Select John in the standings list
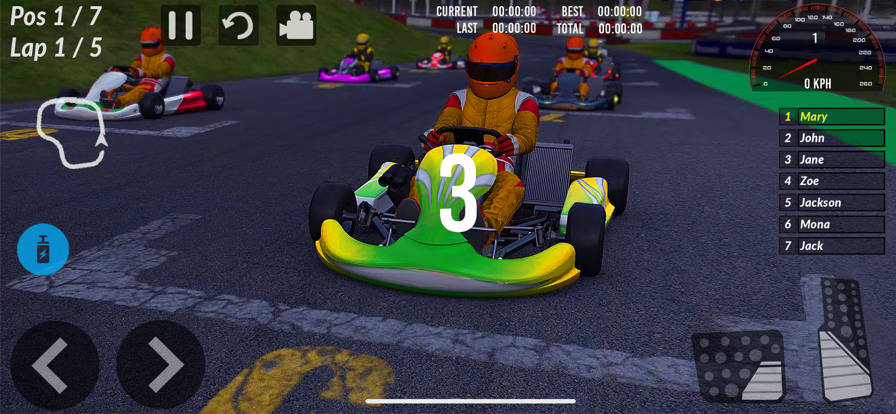The width and height of the screenshot is (896, 414). click(x=832, y=138)
